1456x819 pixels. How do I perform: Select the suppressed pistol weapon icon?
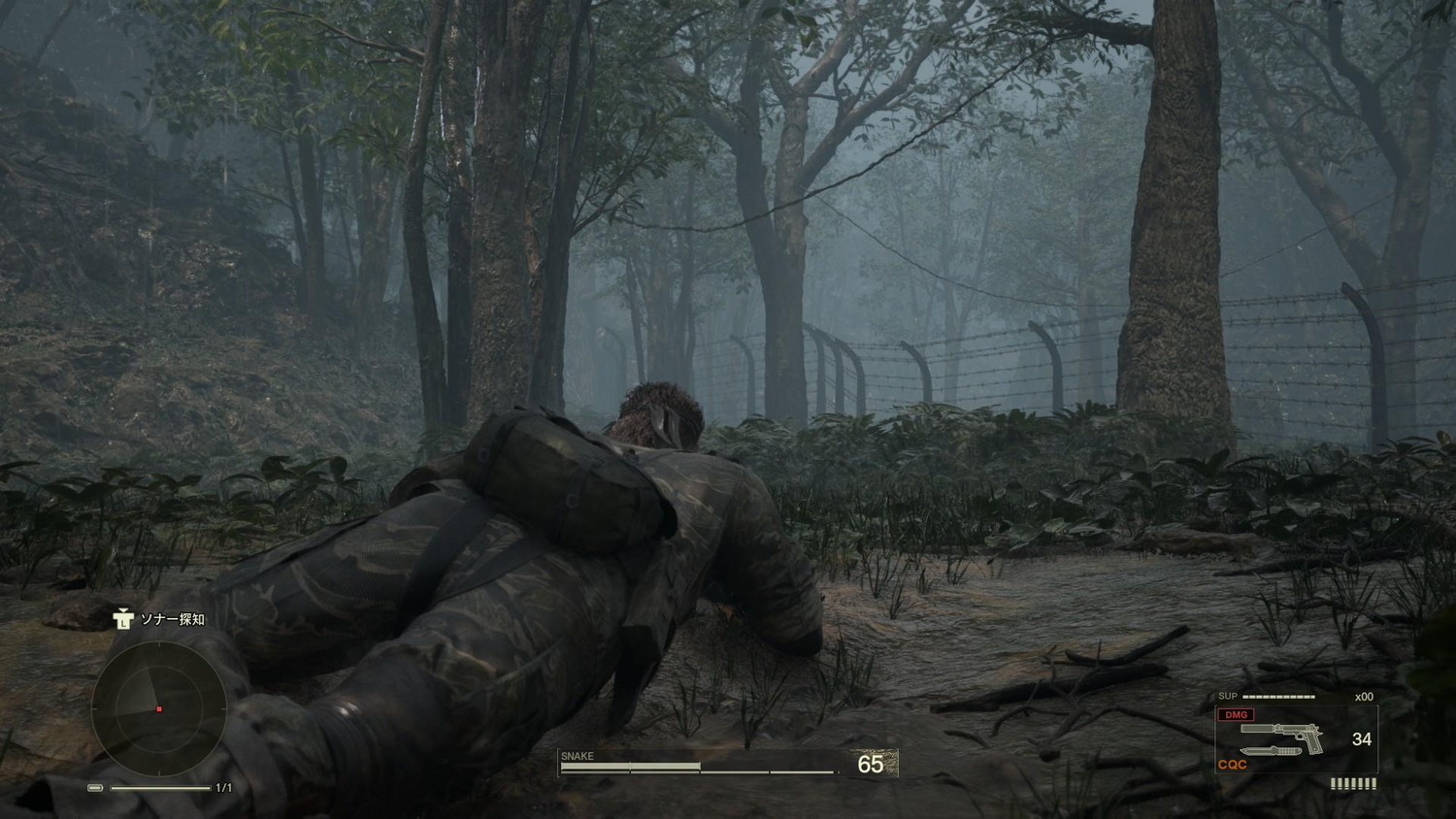point(1283,734)
